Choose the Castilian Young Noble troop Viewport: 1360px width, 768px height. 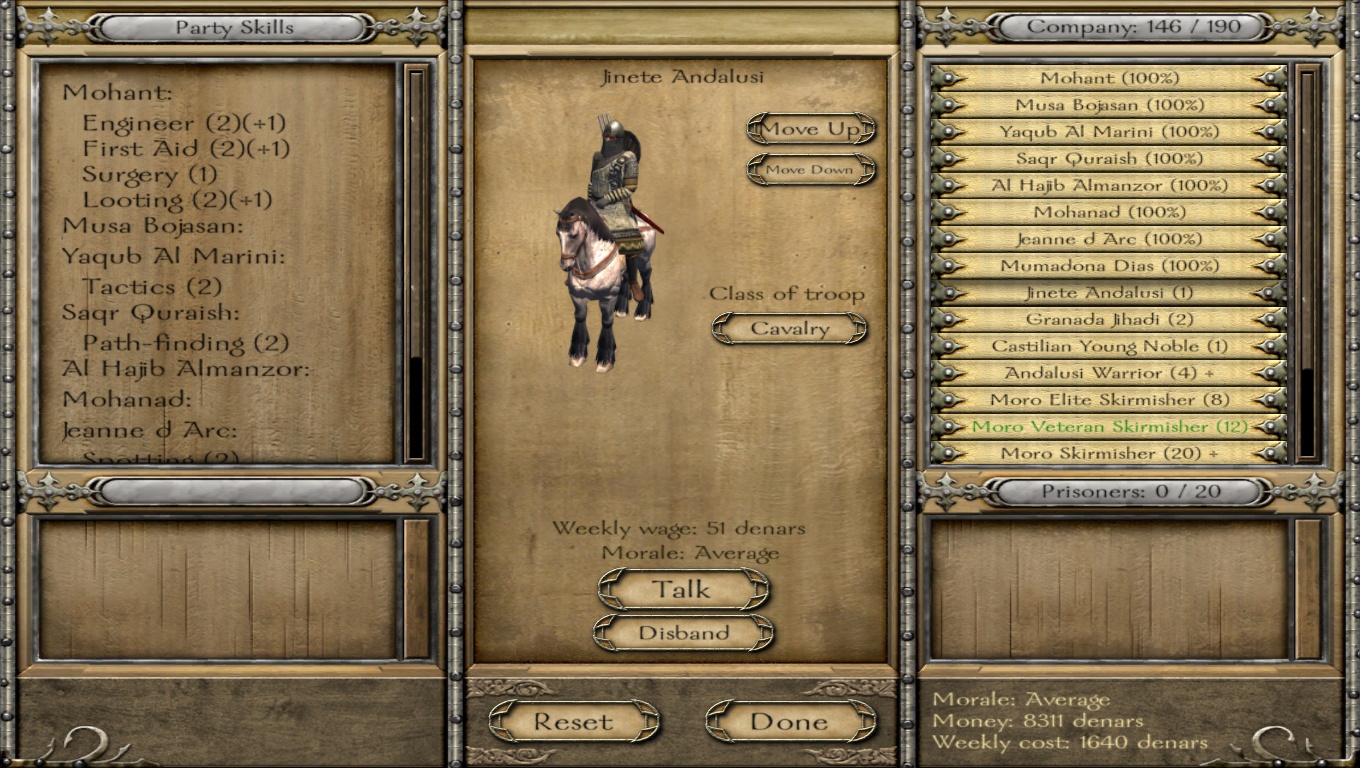click(1109, 347)
